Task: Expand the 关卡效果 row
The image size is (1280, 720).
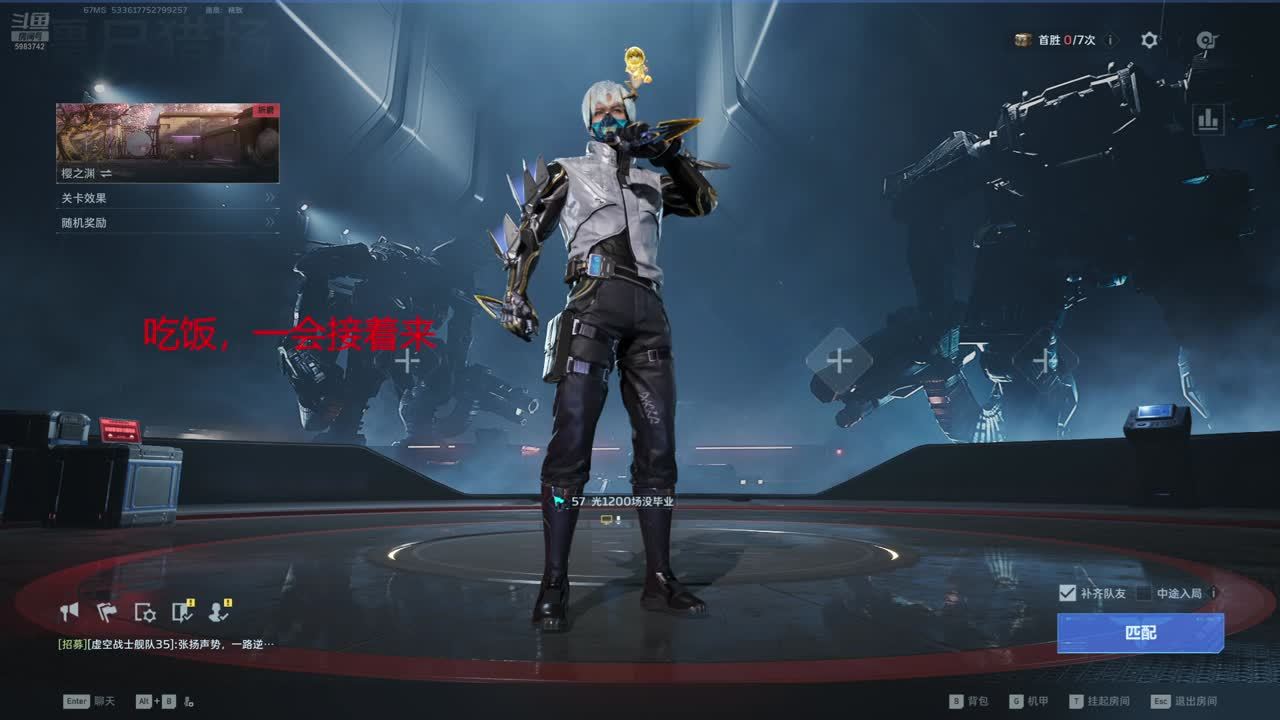Action: coord(167,198)
